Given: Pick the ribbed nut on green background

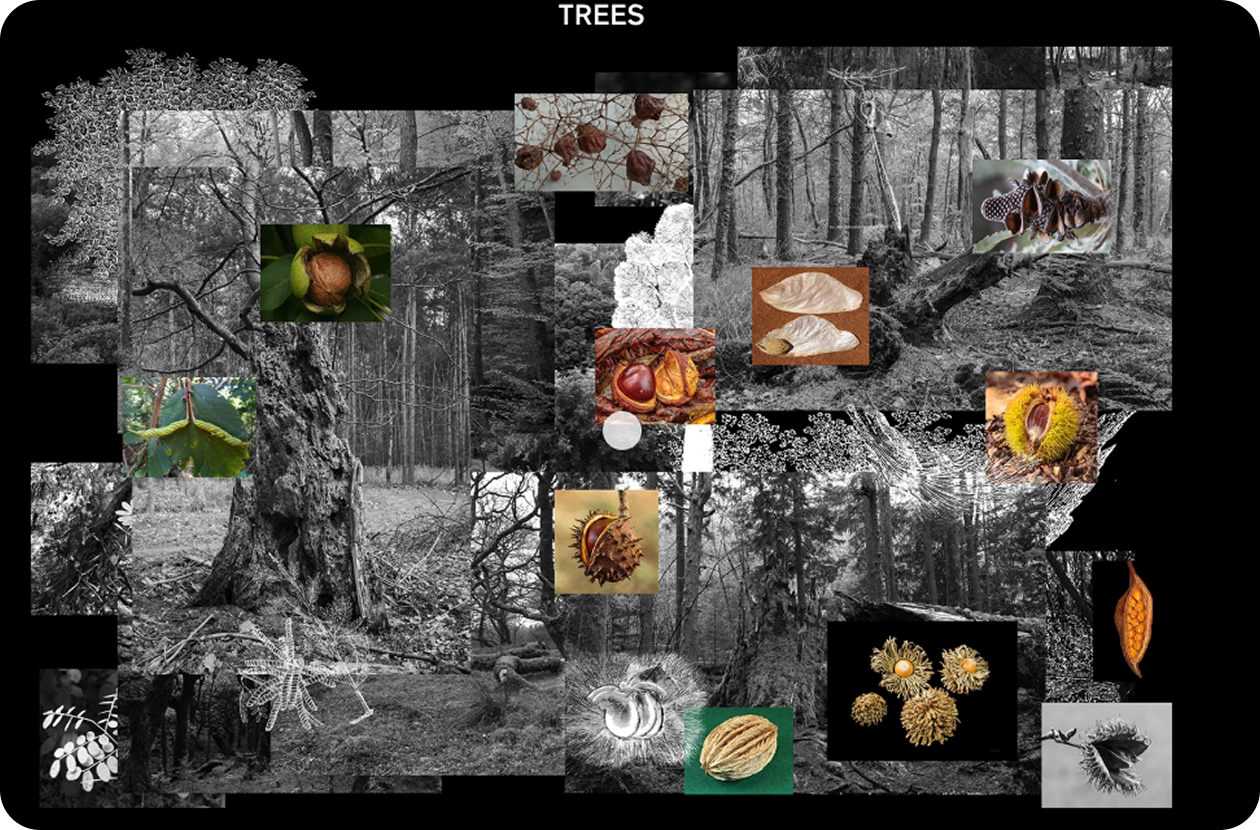Looking at the screenshot, I should pos(738,750).
